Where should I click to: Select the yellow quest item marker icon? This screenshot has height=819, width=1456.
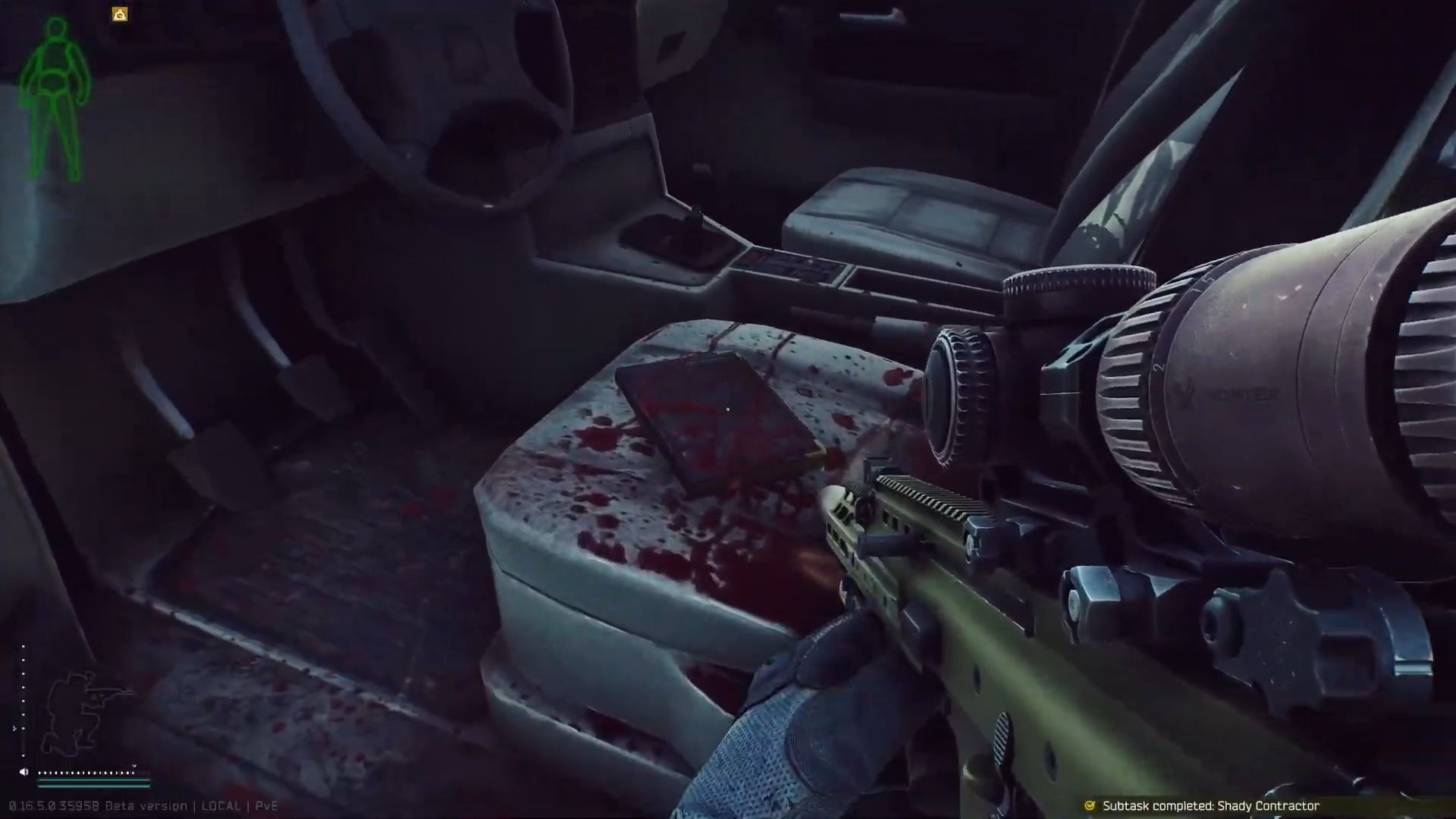tap(119, 14)
